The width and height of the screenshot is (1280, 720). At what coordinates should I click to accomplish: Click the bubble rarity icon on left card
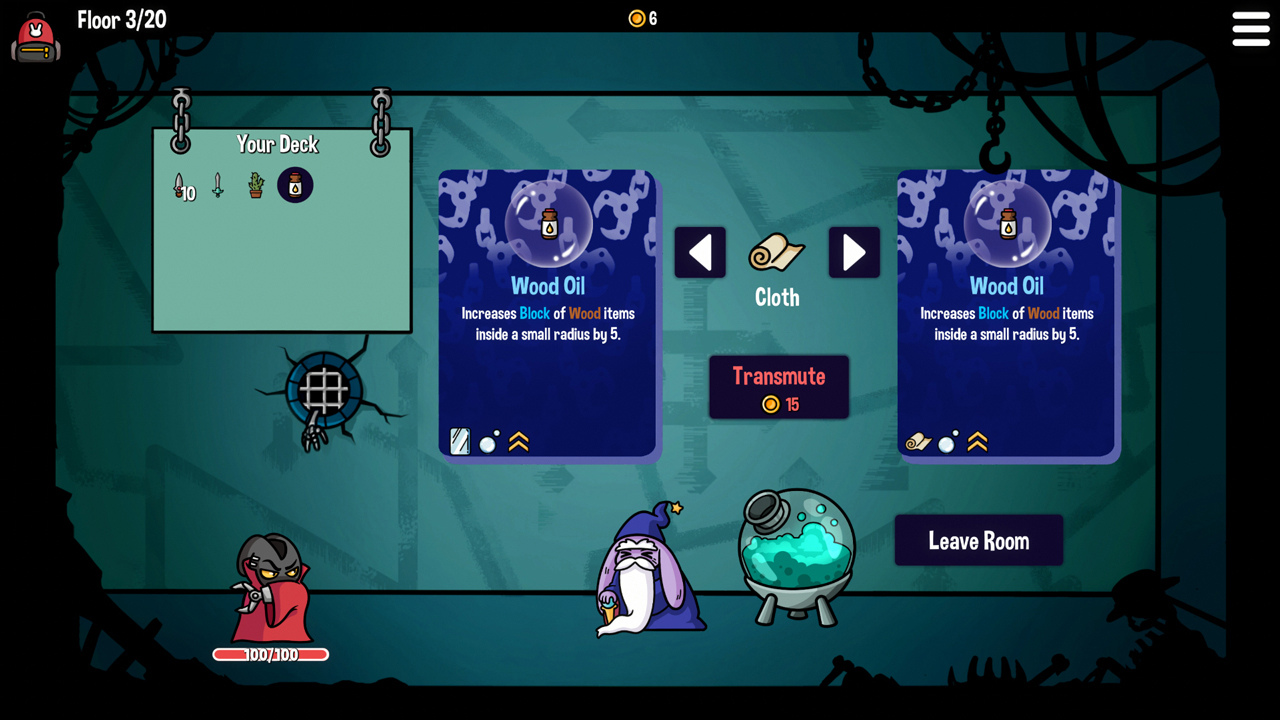point(489,441)
